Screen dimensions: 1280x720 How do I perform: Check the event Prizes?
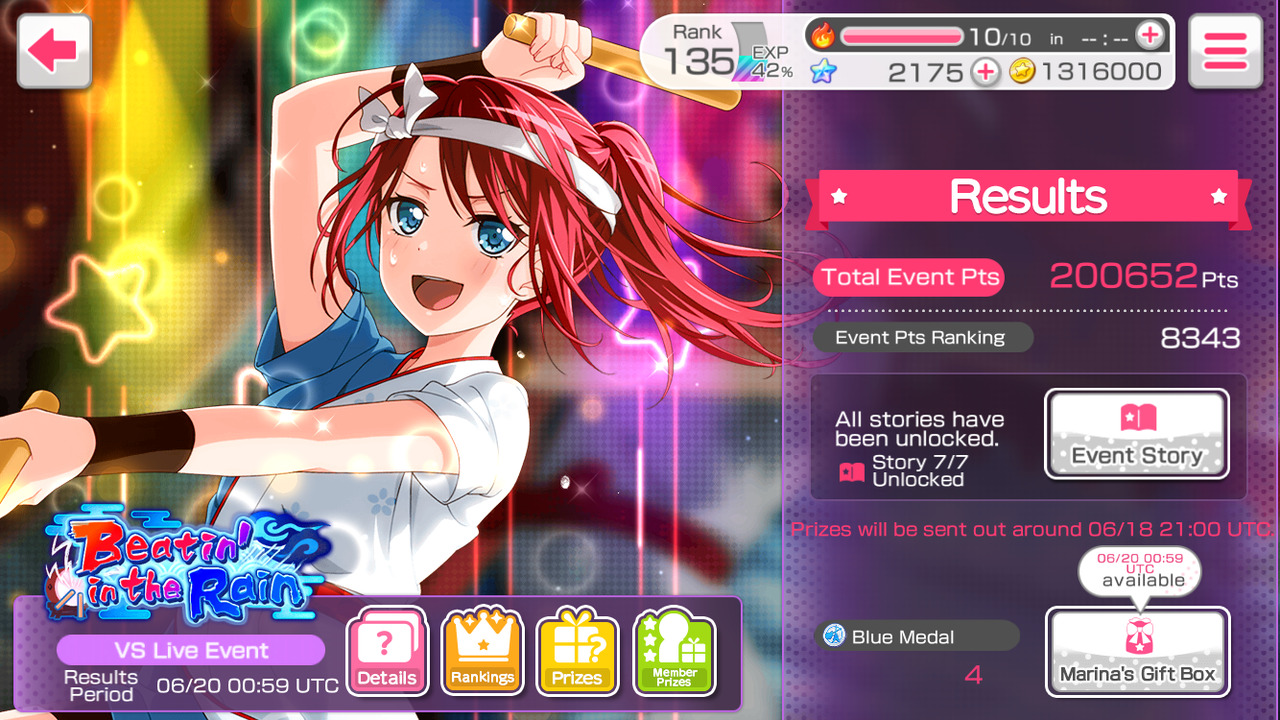(578, 652)
